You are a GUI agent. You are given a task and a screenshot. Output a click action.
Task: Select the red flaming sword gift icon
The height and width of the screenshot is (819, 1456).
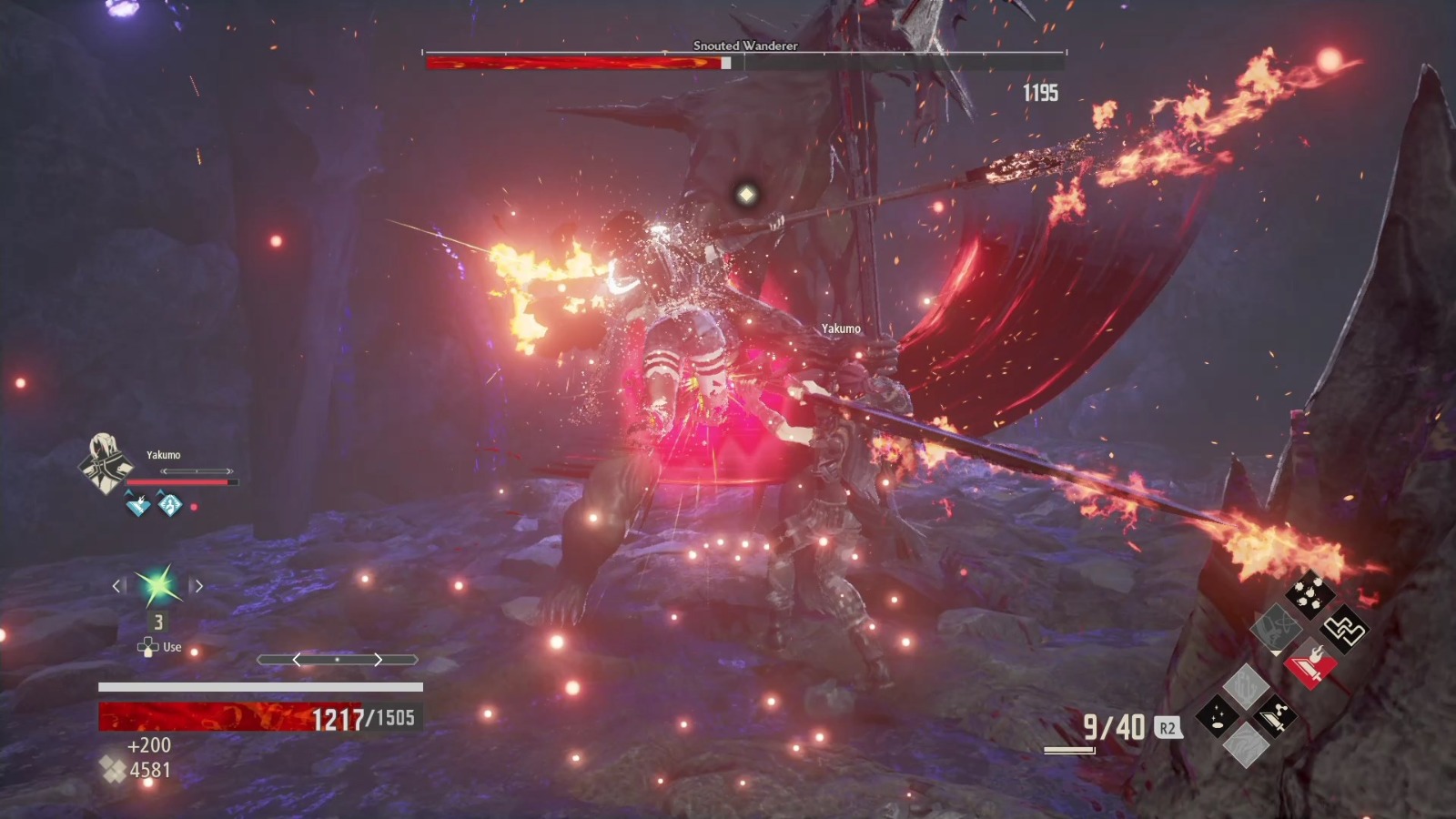[x=1312, y=666]
